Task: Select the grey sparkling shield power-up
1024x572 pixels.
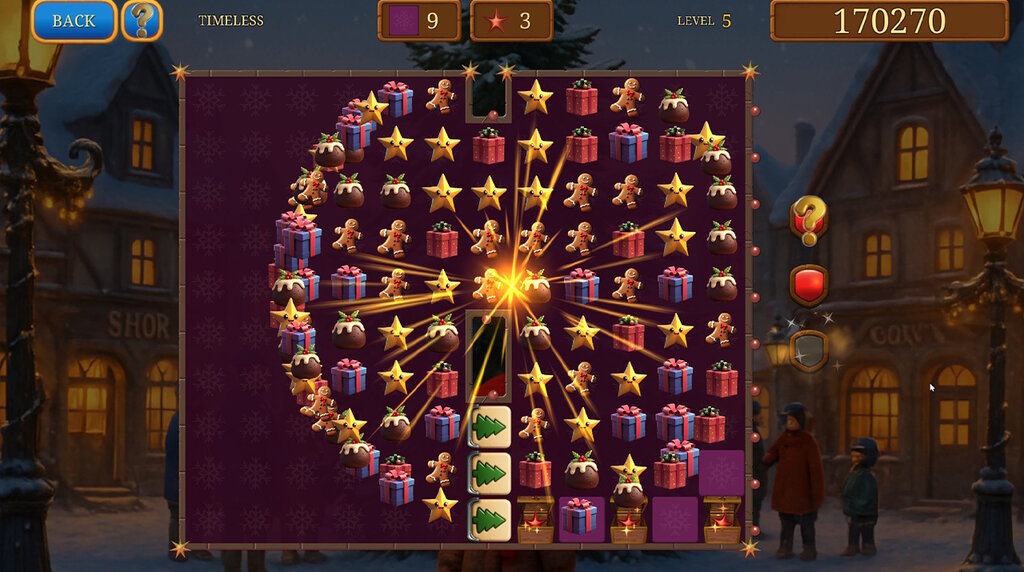Action: [x=809, y=350]
